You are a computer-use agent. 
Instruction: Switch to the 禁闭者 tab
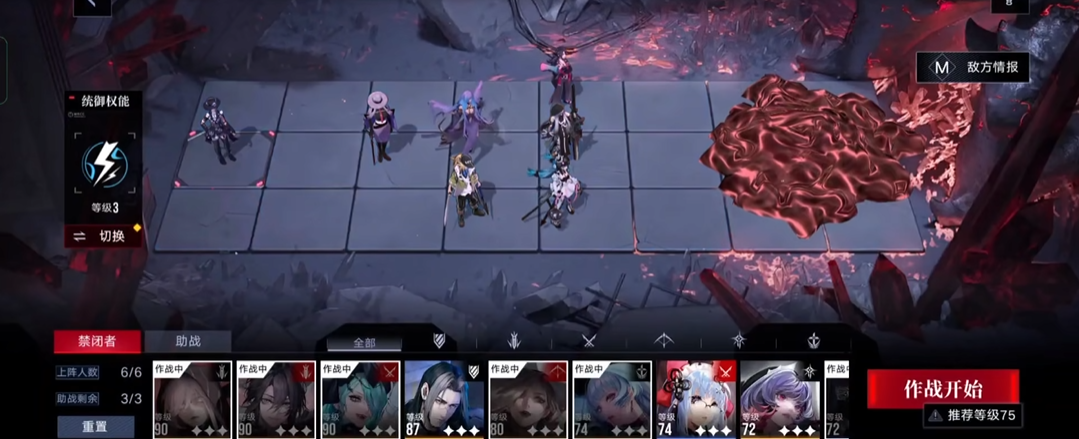click(x=97, y=341)
